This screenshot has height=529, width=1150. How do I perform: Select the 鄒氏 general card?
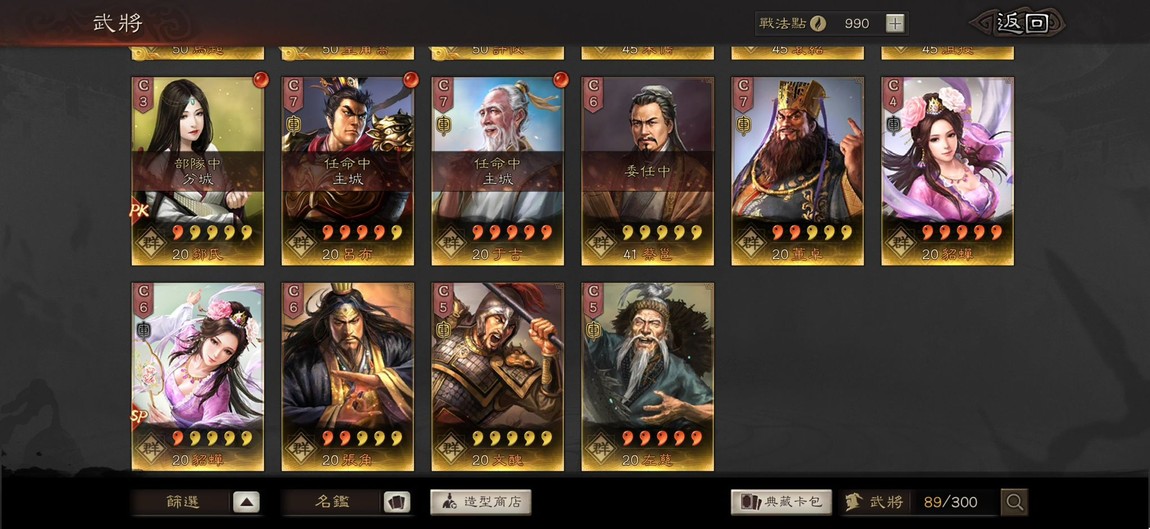click(198, 170)
